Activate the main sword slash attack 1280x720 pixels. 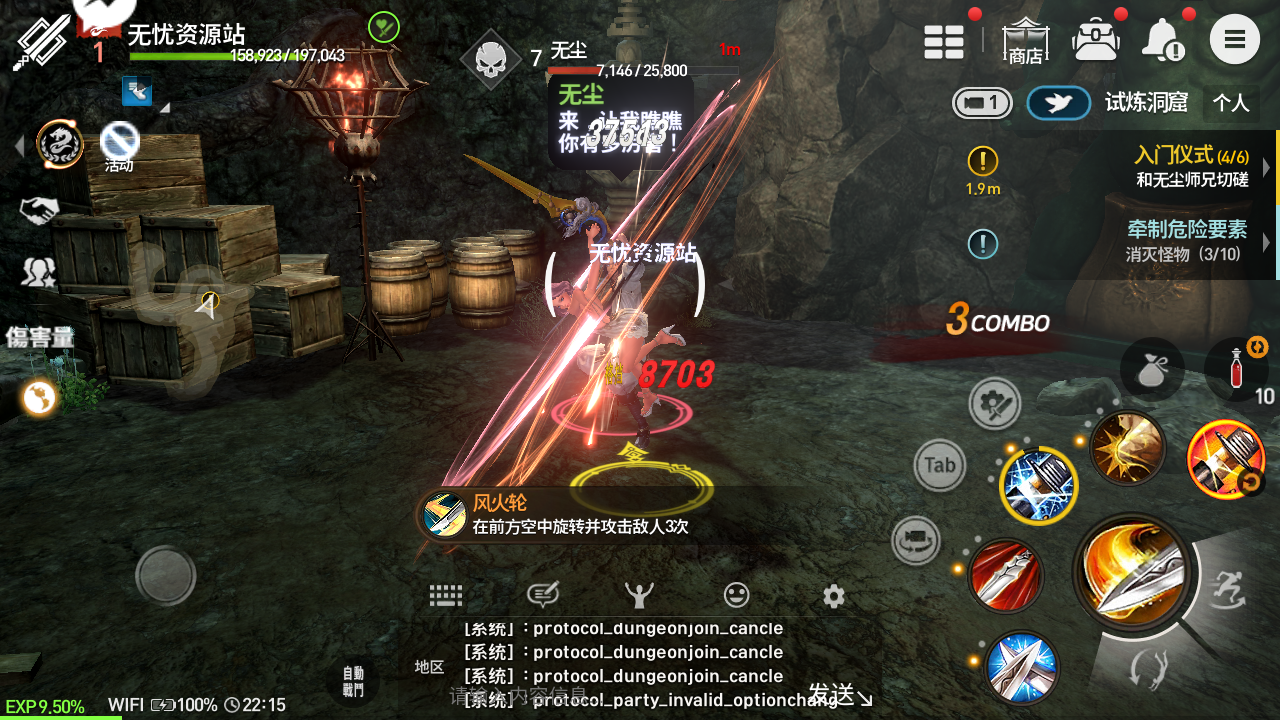1132,571
